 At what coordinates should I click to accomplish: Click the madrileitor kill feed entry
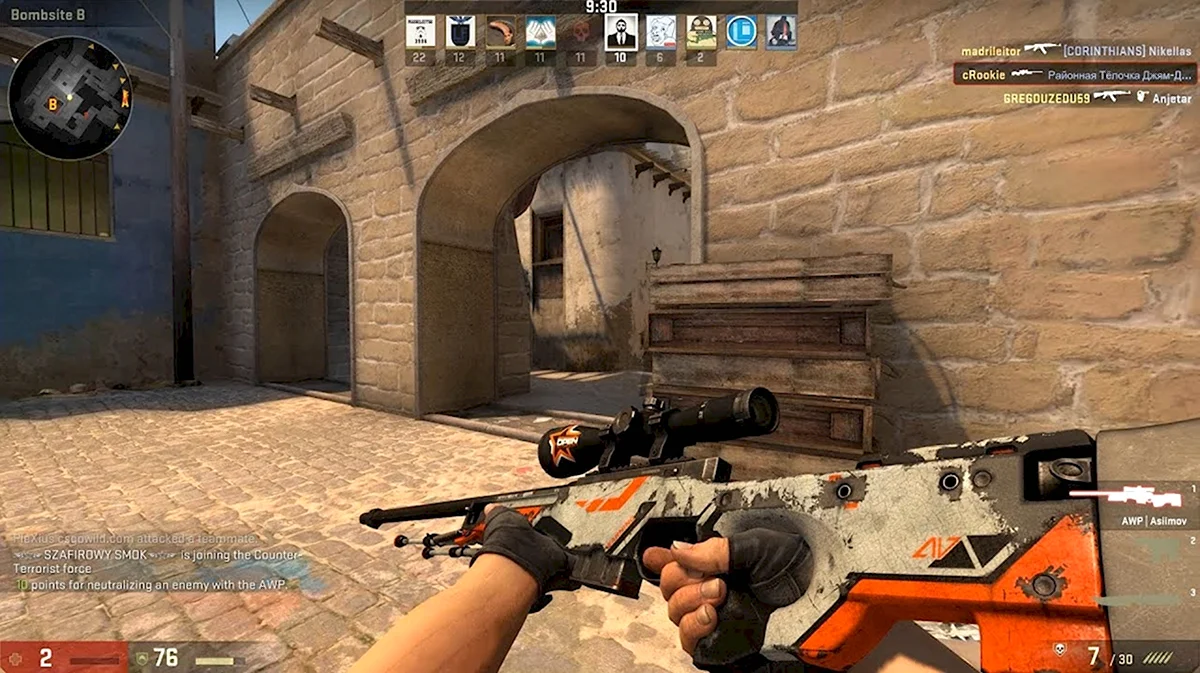[x=1076, y=50]
